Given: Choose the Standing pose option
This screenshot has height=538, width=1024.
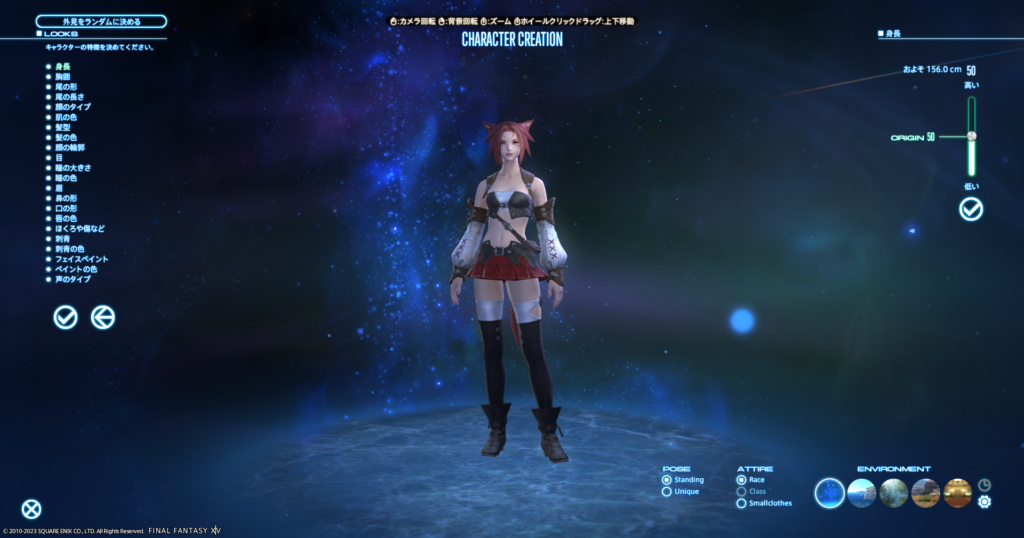Looking at the screenshot, I should point(667,480).
